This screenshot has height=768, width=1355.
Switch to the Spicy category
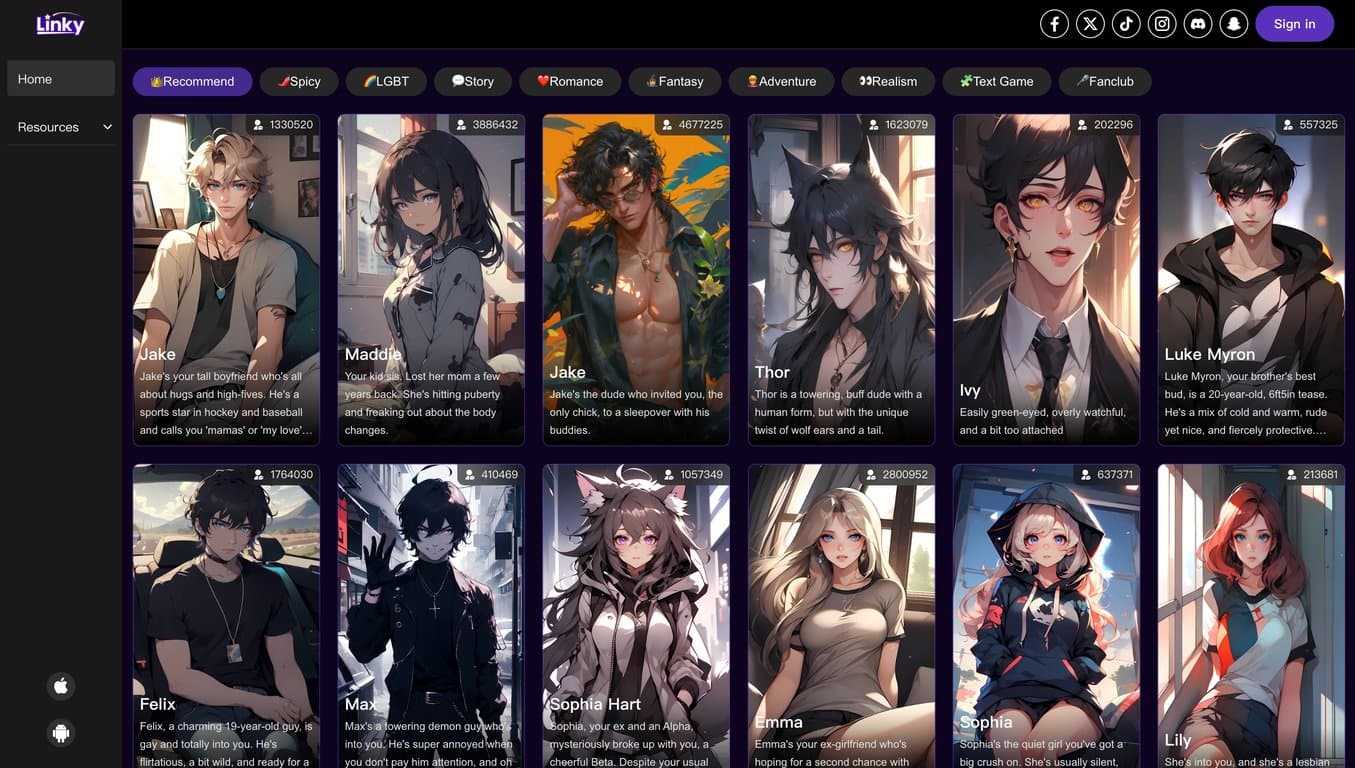coord(299,79)
